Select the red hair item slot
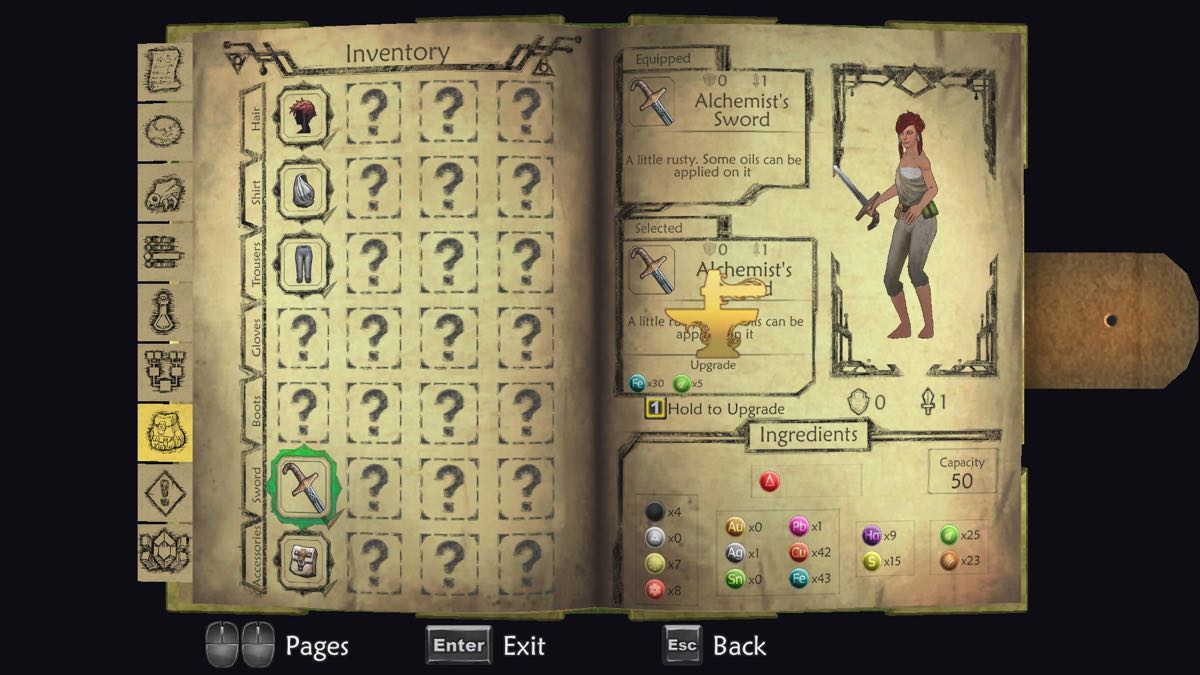The image size is (1200, 675). [302, 111]
